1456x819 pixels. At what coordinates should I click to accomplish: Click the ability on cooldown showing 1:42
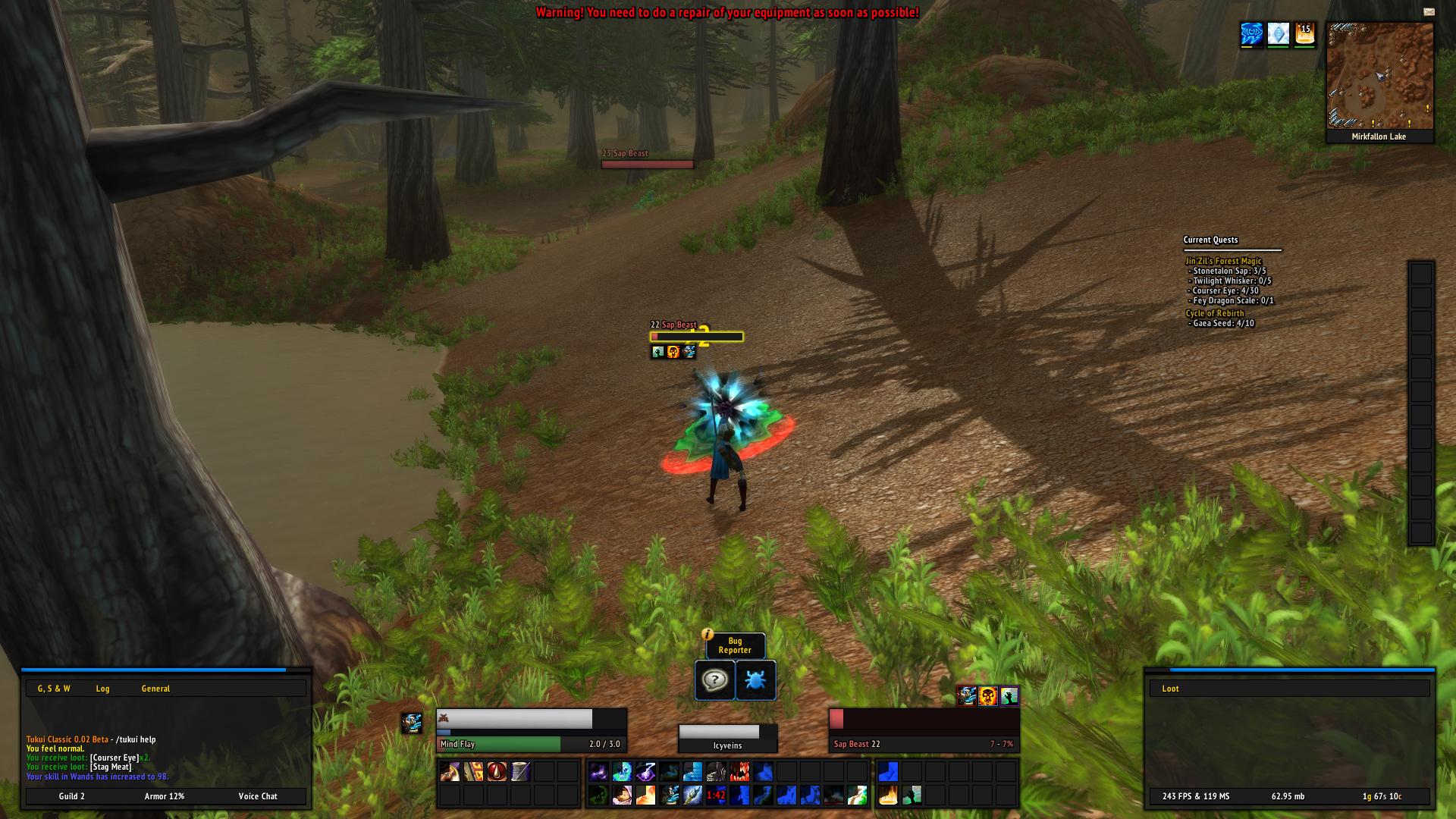click(x=716, y=795)
